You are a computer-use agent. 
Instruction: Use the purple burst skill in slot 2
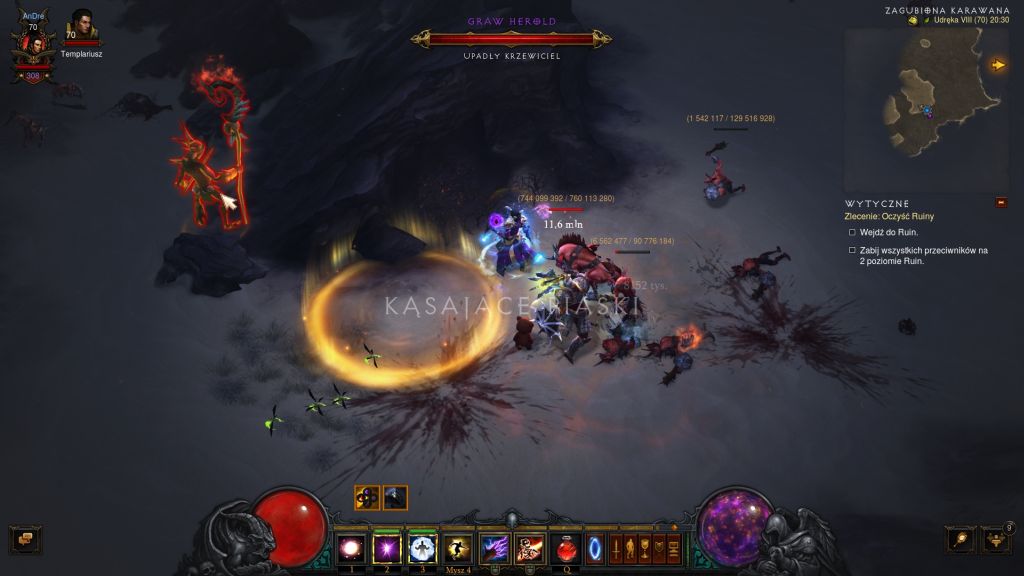tap(386, 548)
